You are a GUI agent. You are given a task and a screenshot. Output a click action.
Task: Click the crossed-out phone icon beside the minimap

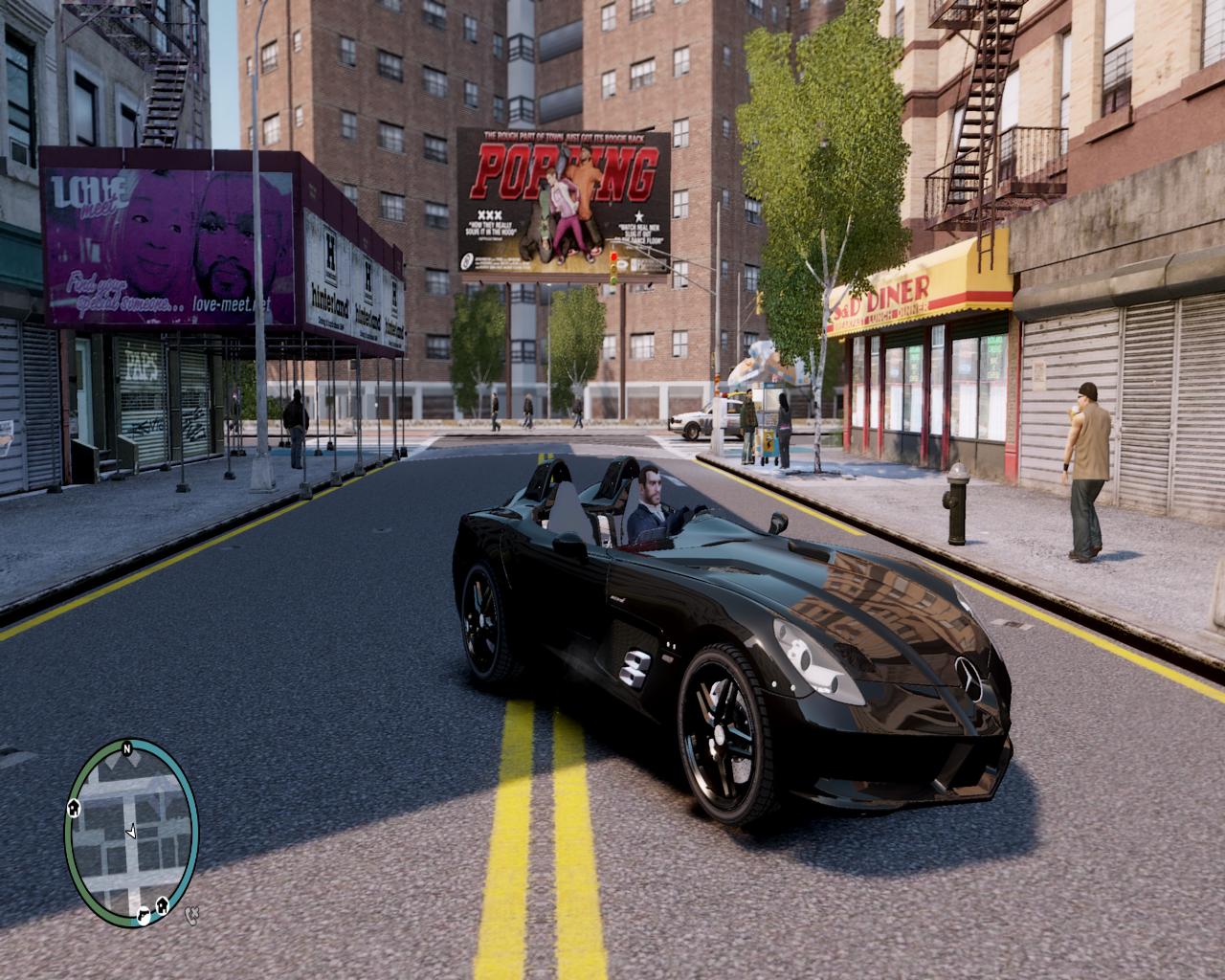tap(192, 915)
